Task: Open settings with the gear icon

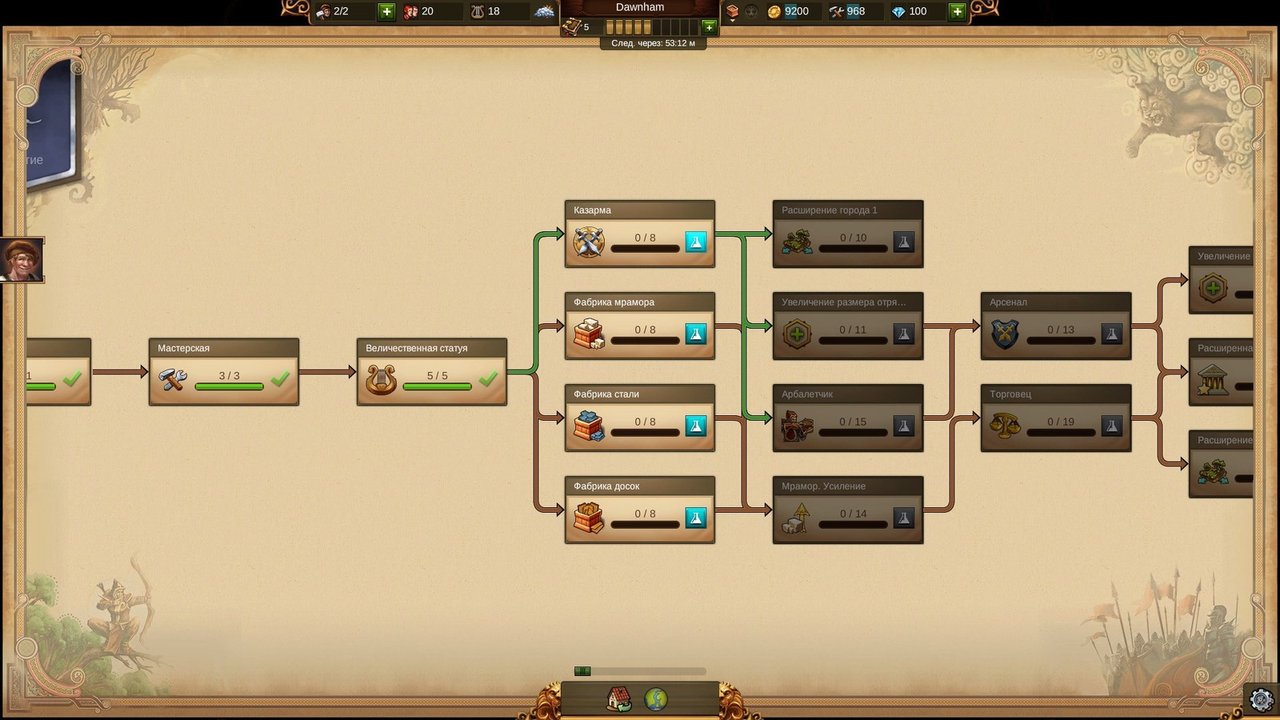Action: tap(1262, 699)
